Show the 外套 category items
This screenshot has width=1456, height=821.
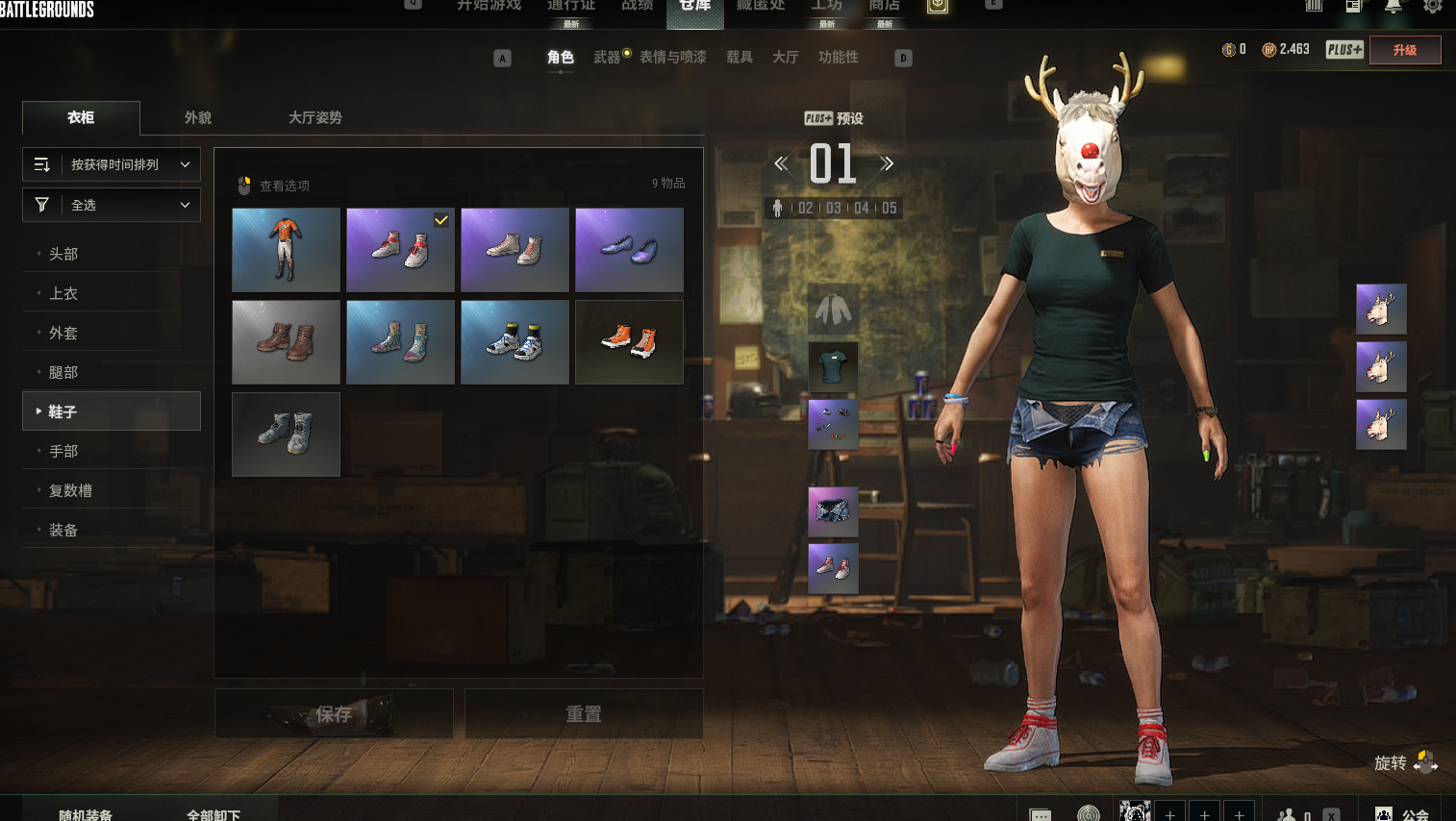click(63, 333)
